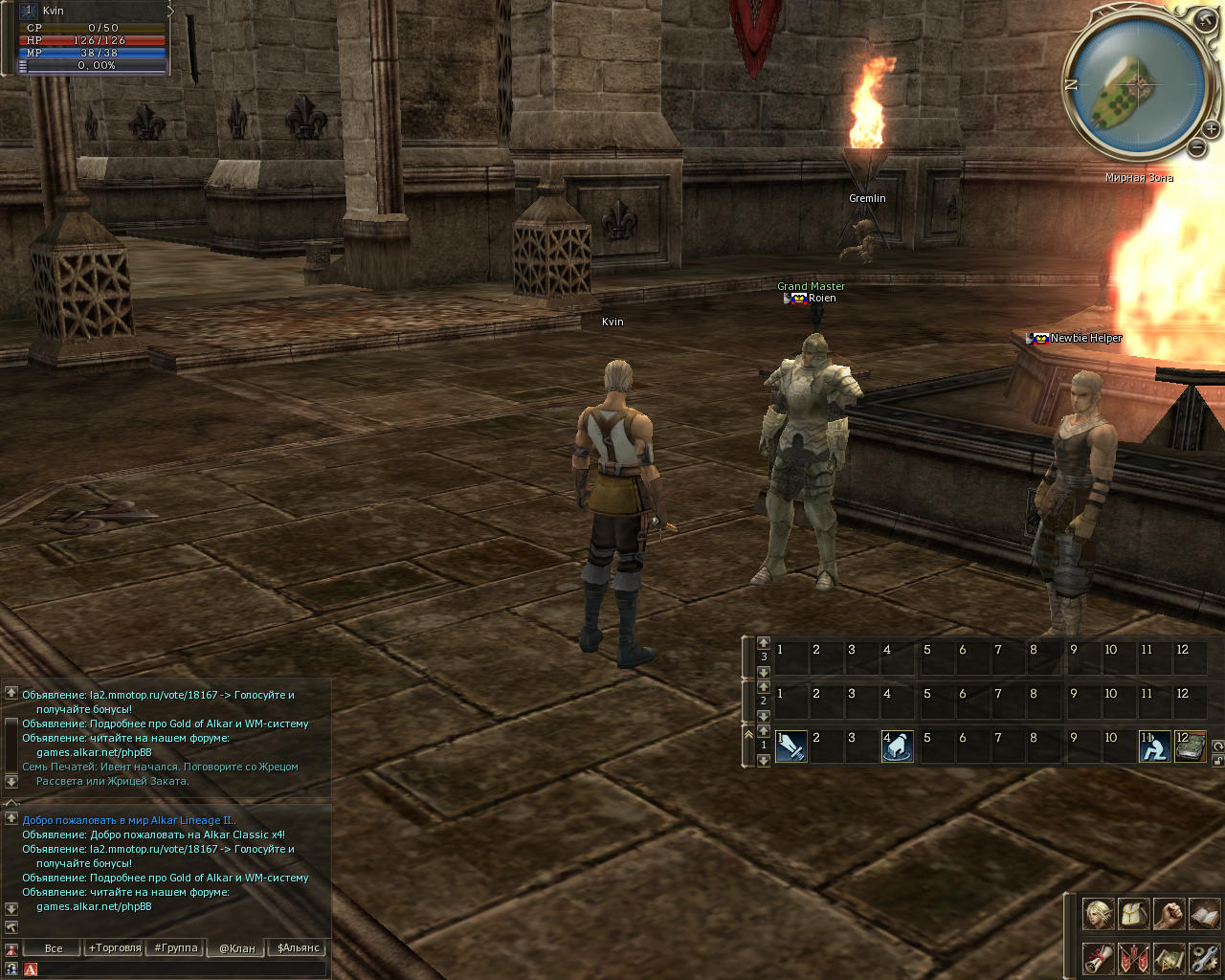Switch to the @Клан chat tab
Screen dimensions: 1225x980
237,948
